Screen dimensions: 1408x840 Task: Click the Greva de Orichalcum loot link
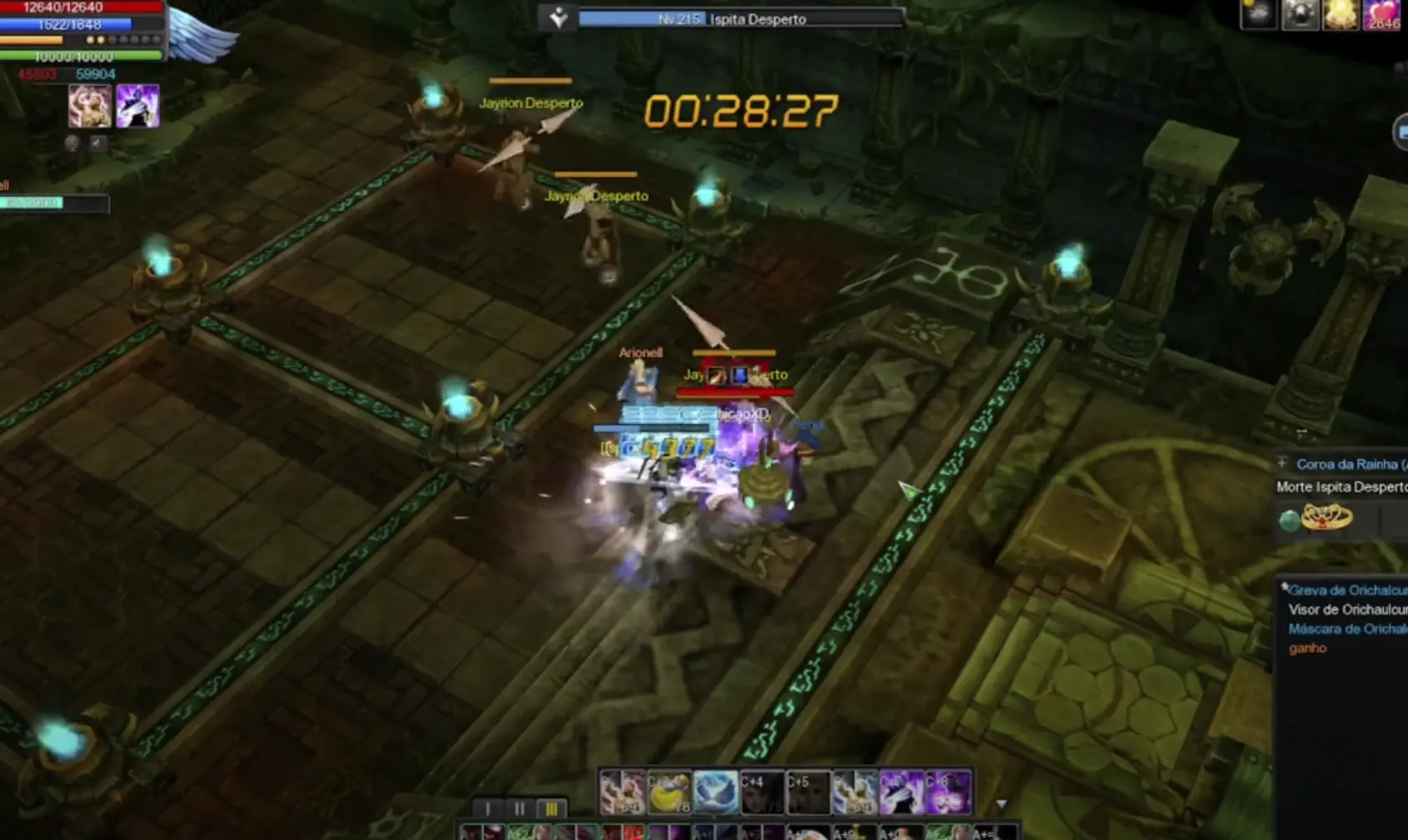point(1346,590)
